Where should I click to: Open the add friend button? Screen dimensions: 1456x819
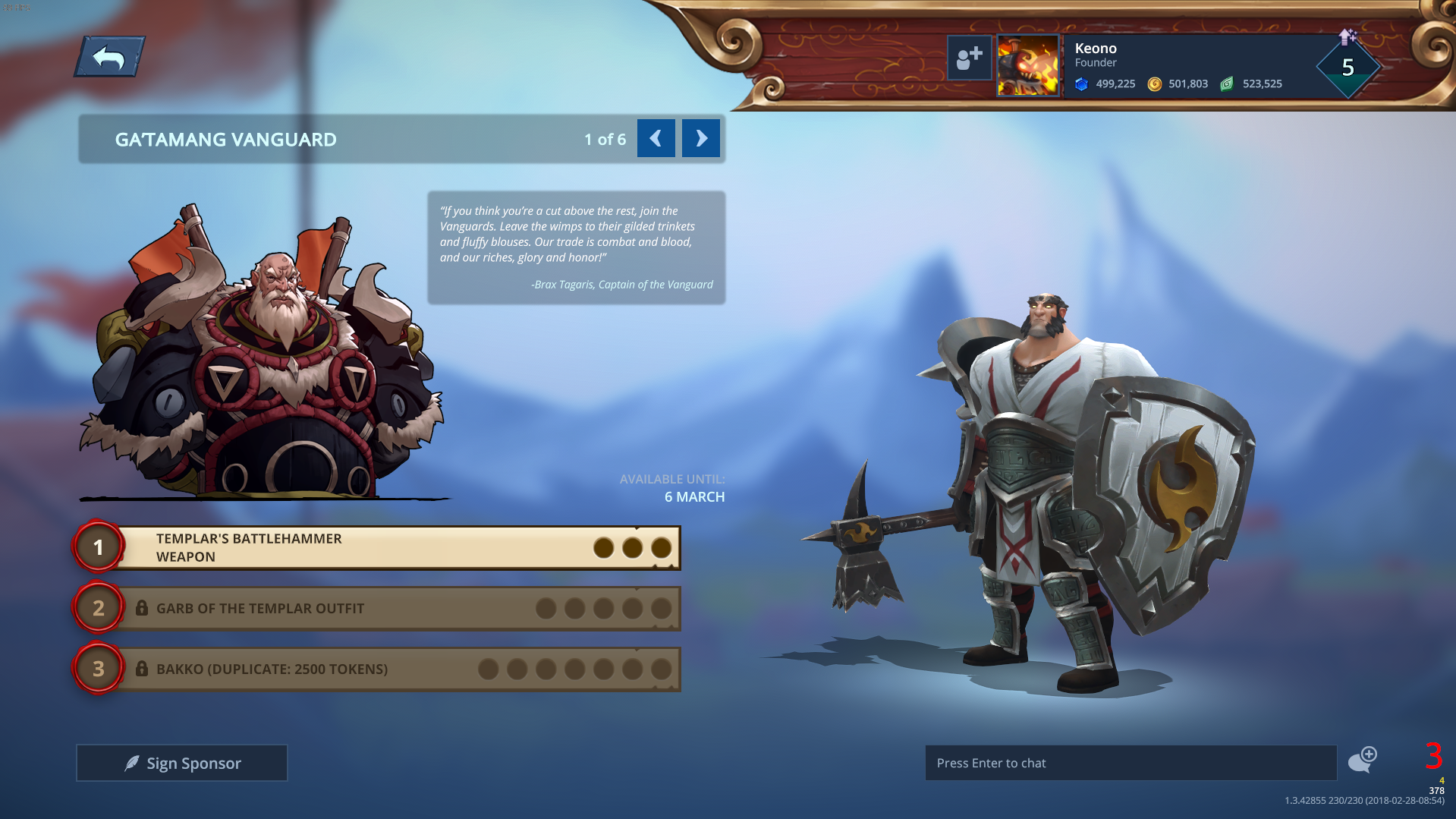pyautogui.click(x=969, y=58)
